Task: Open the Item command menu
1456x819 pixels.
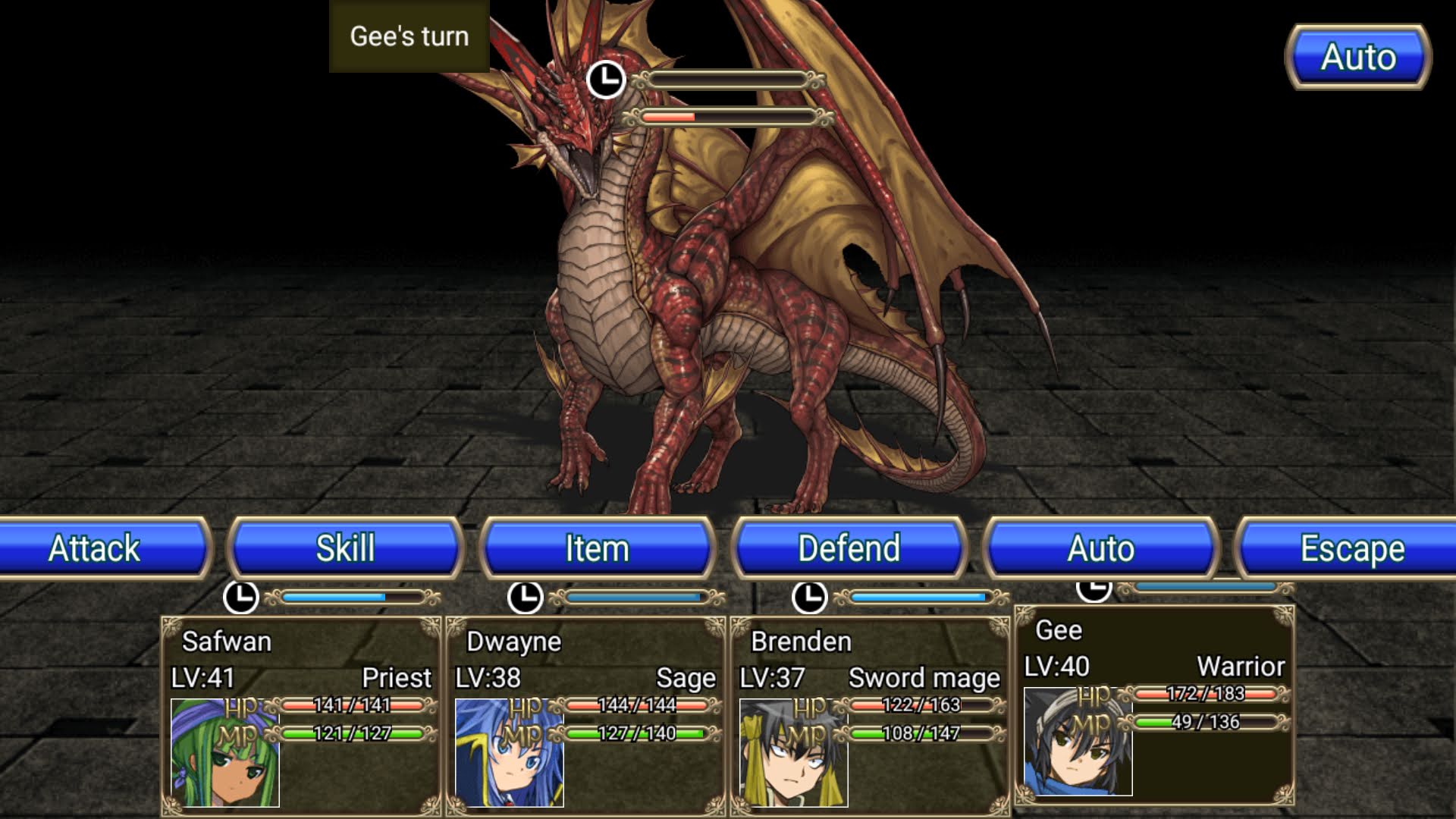Action: [599, 548]
